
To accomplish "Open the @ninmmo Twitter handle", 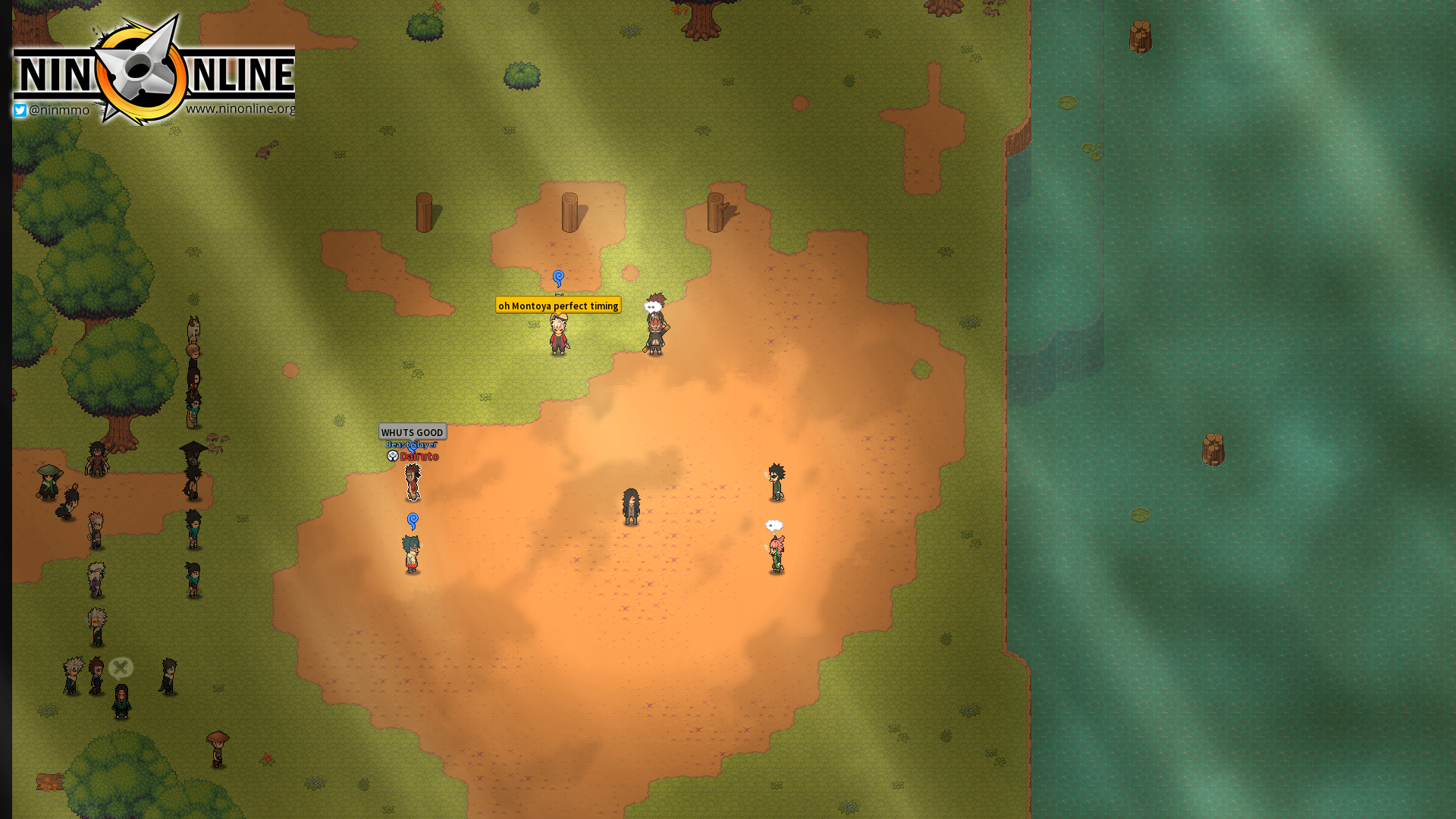I will tap(52, 111).
